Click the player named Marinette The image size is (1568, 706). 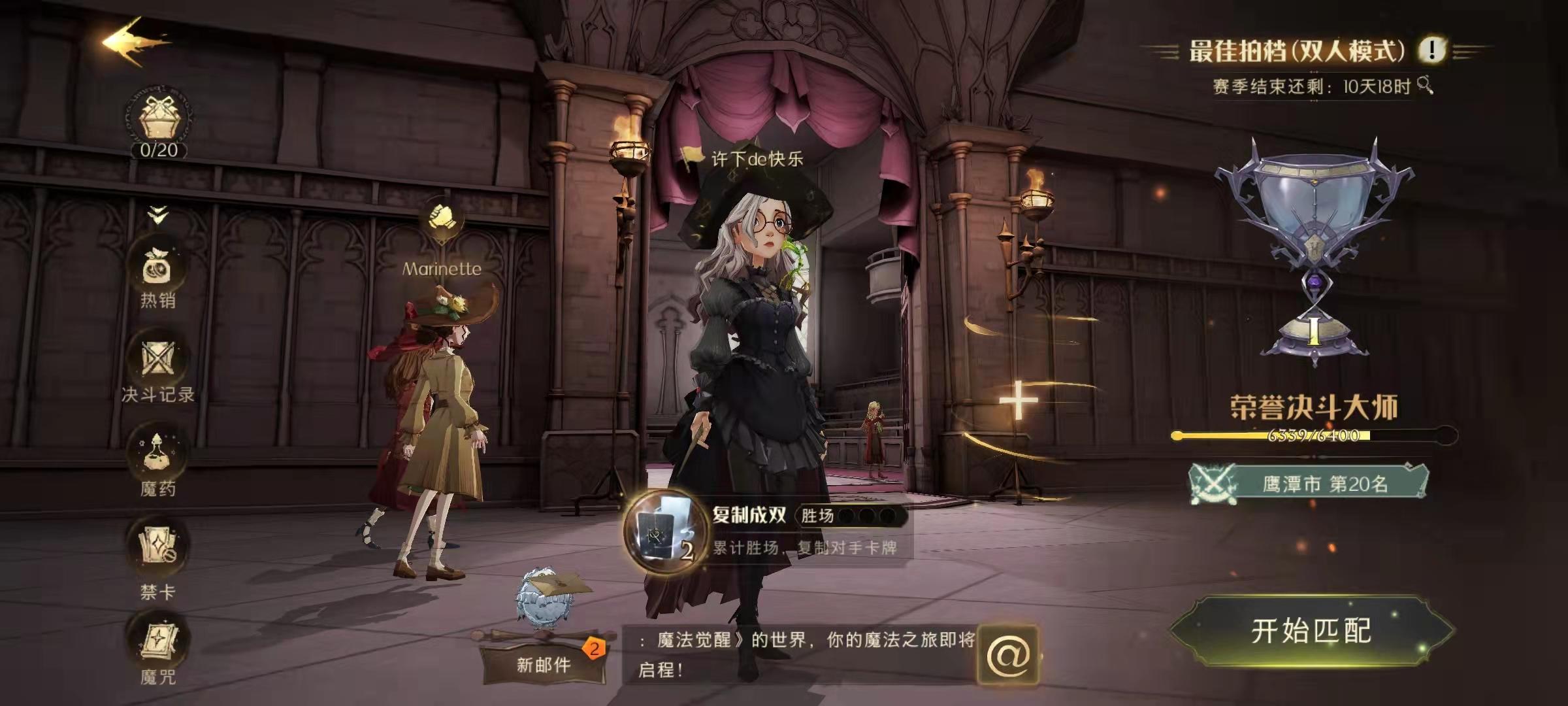(x=441, y=392)
